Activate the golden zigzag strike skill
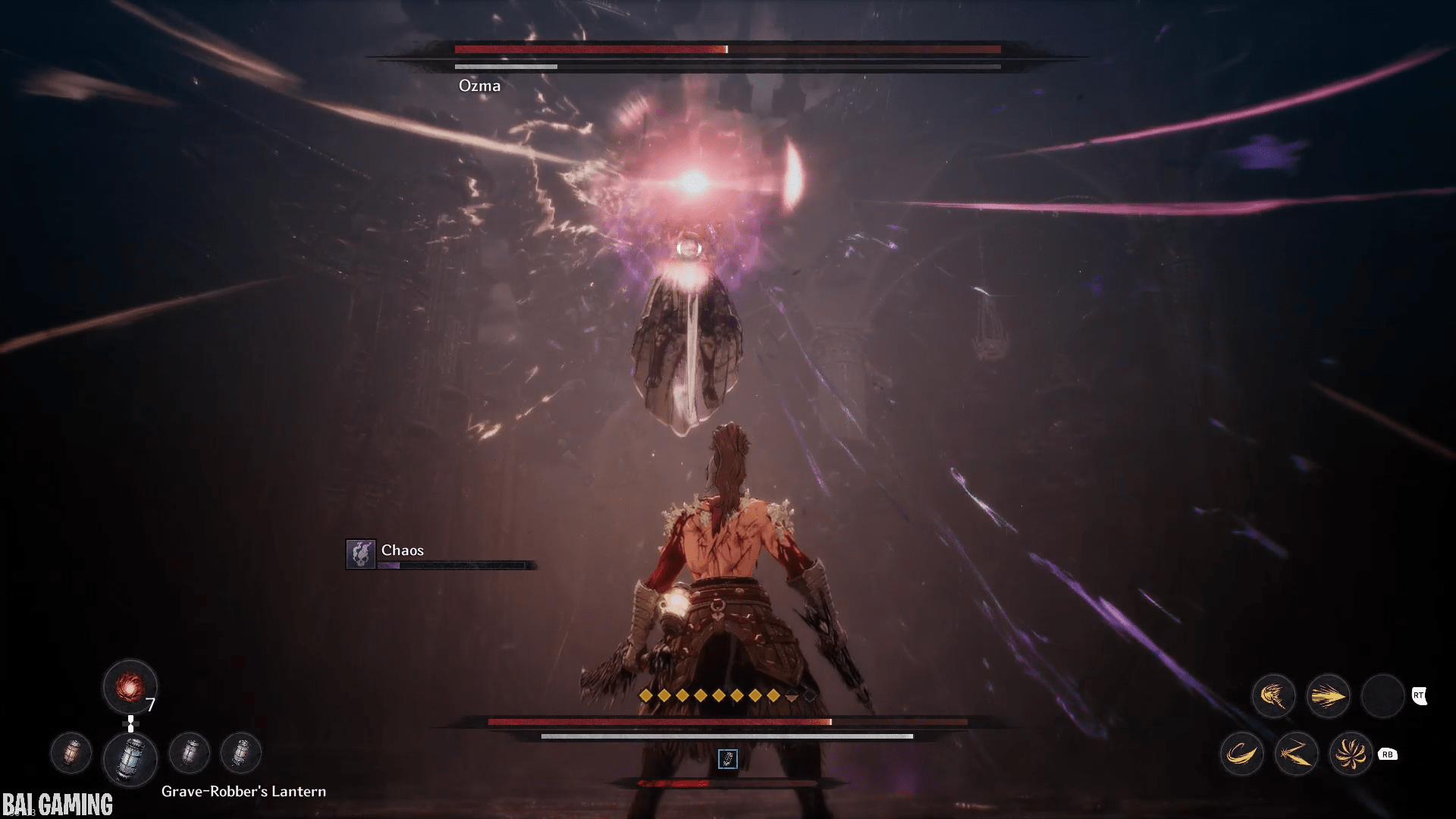 pyautogui.click(x=1296, y=754)
